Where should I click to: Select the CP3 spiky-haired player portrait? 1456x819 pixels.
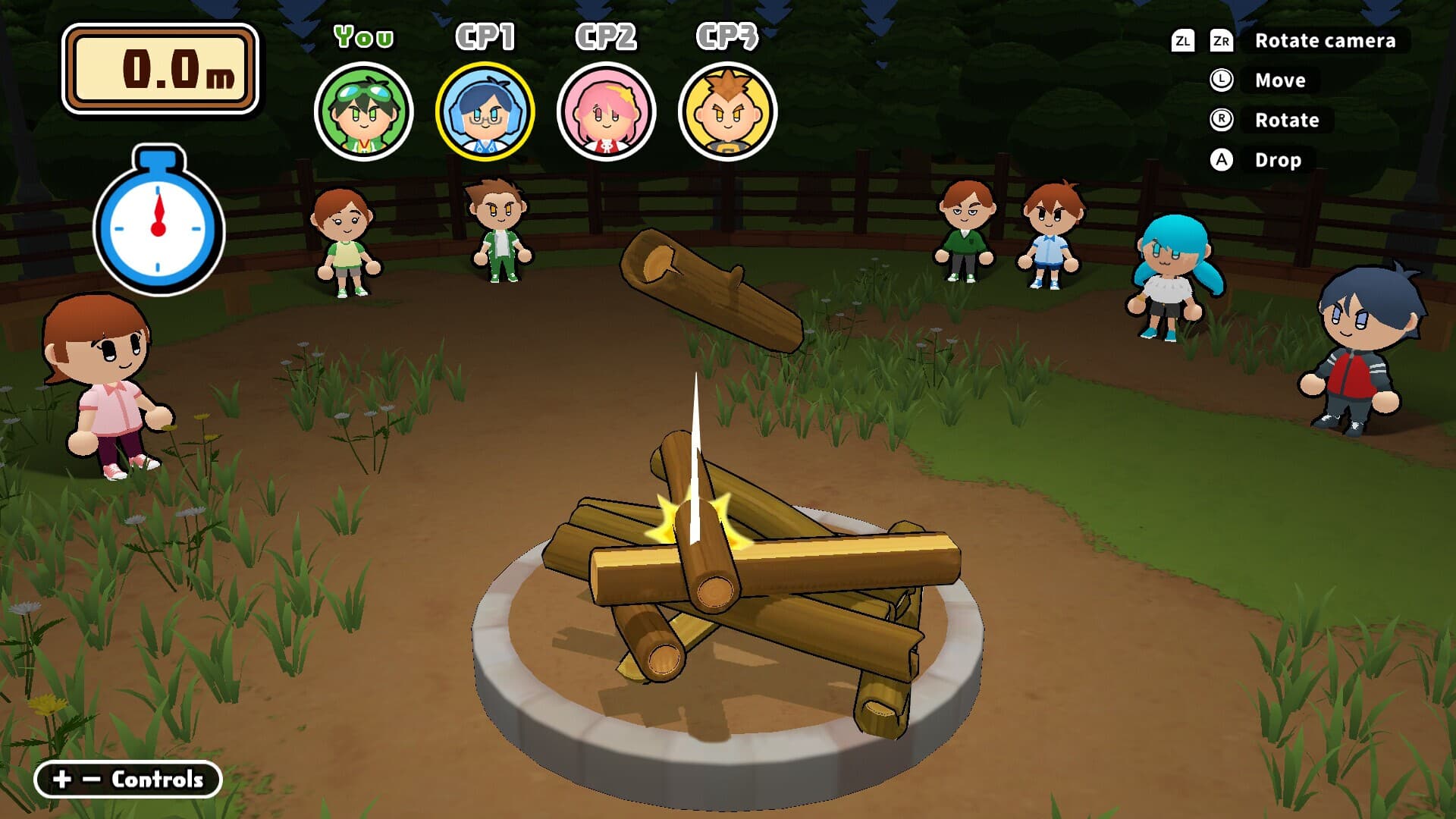(x=727, y=111)
